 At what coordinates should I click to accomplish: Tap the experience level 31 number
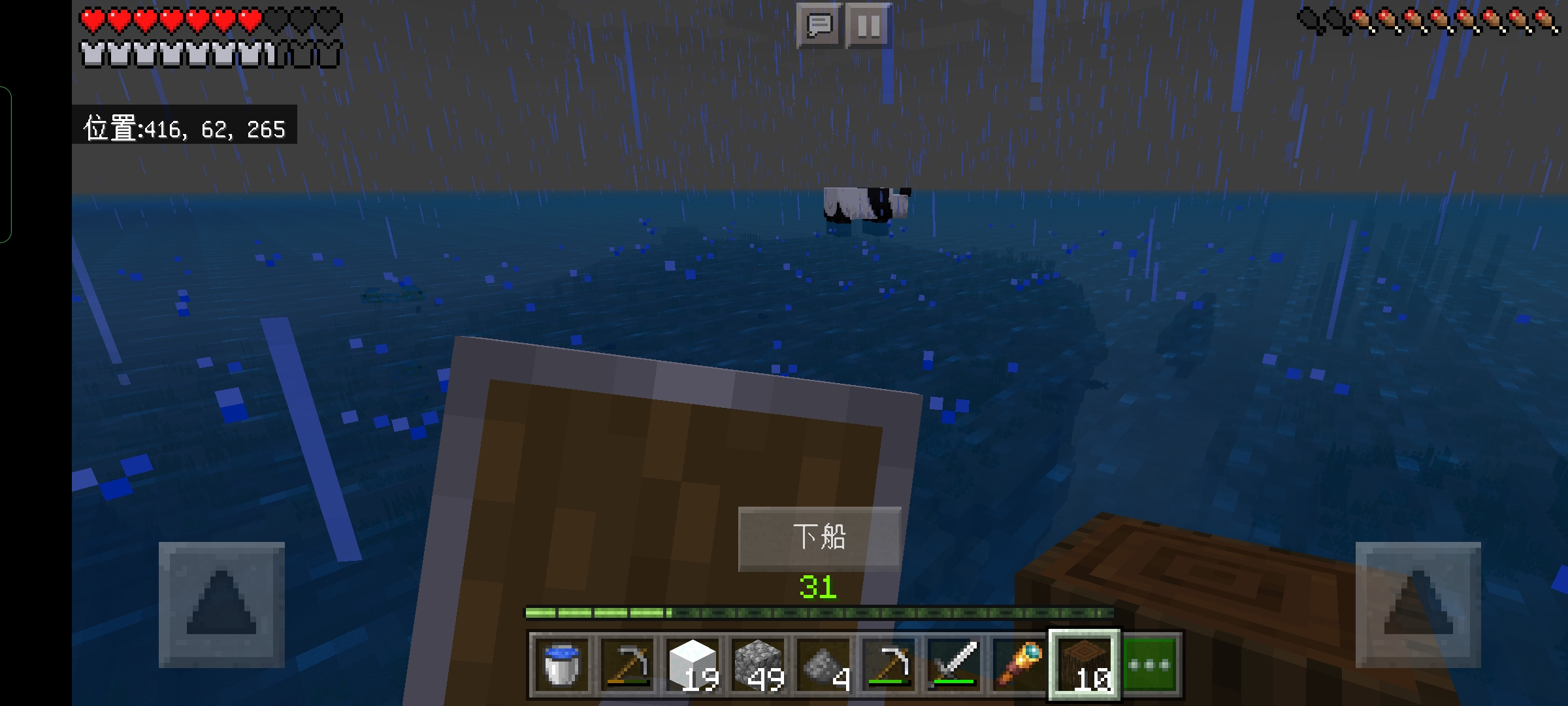pos(817,586)
